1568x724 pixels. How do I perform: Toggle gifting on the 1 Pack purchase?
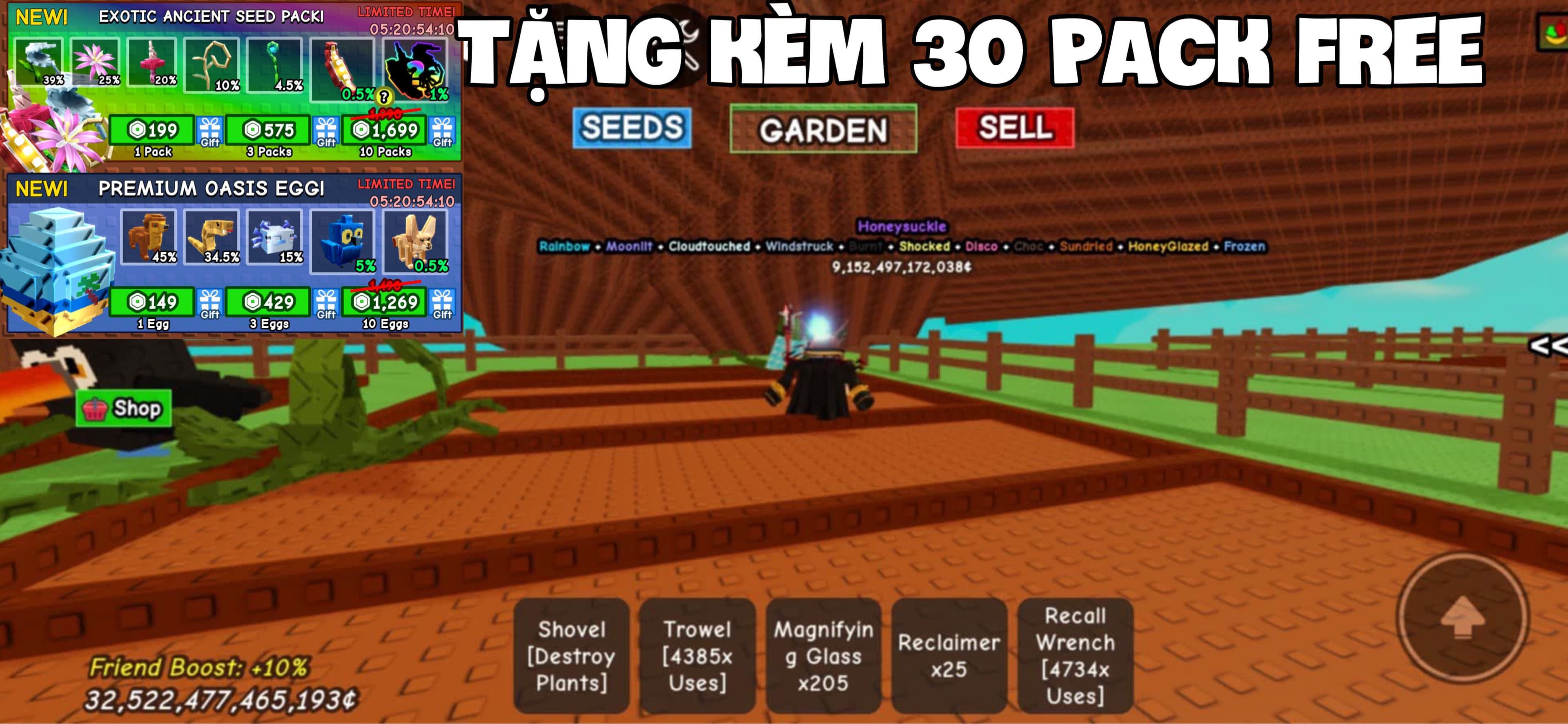tap(209, 131)
